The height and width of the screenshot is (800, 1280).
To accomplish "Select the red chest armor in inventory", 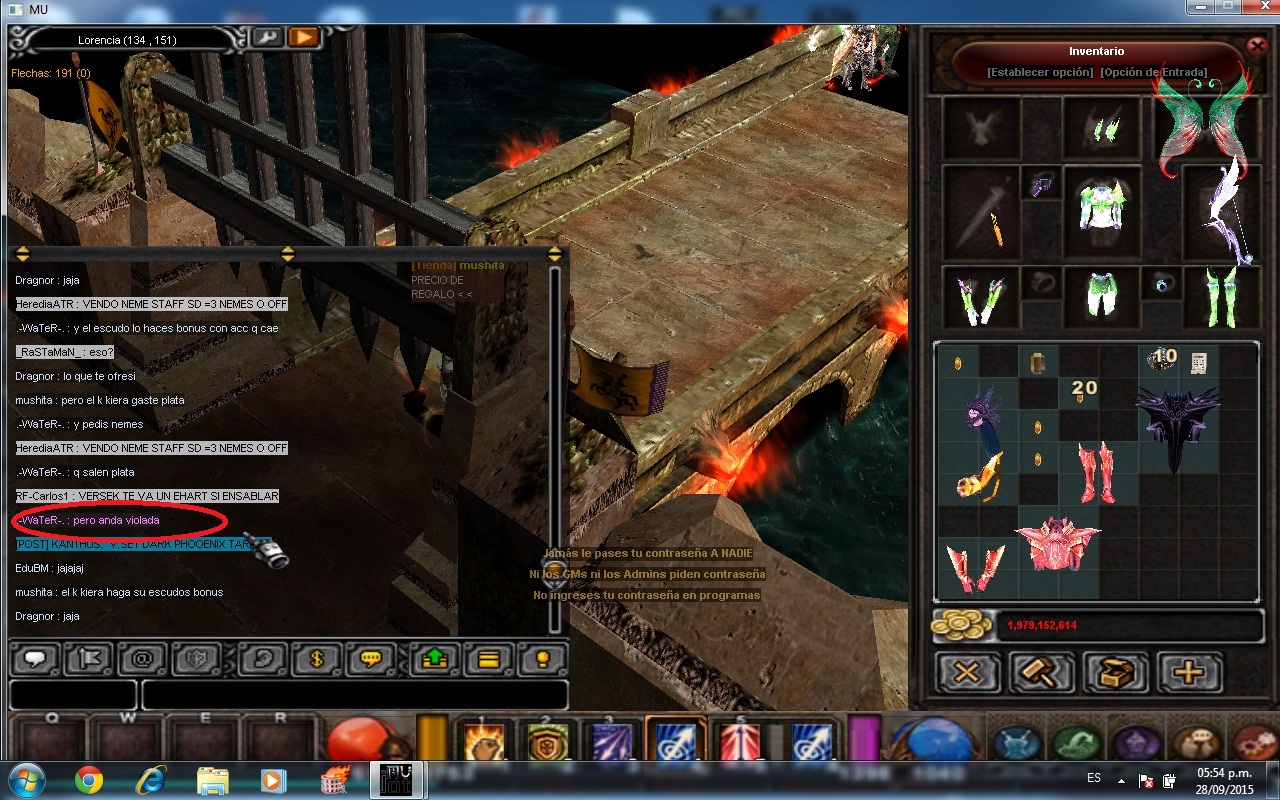I will [x=1058, y=545].
